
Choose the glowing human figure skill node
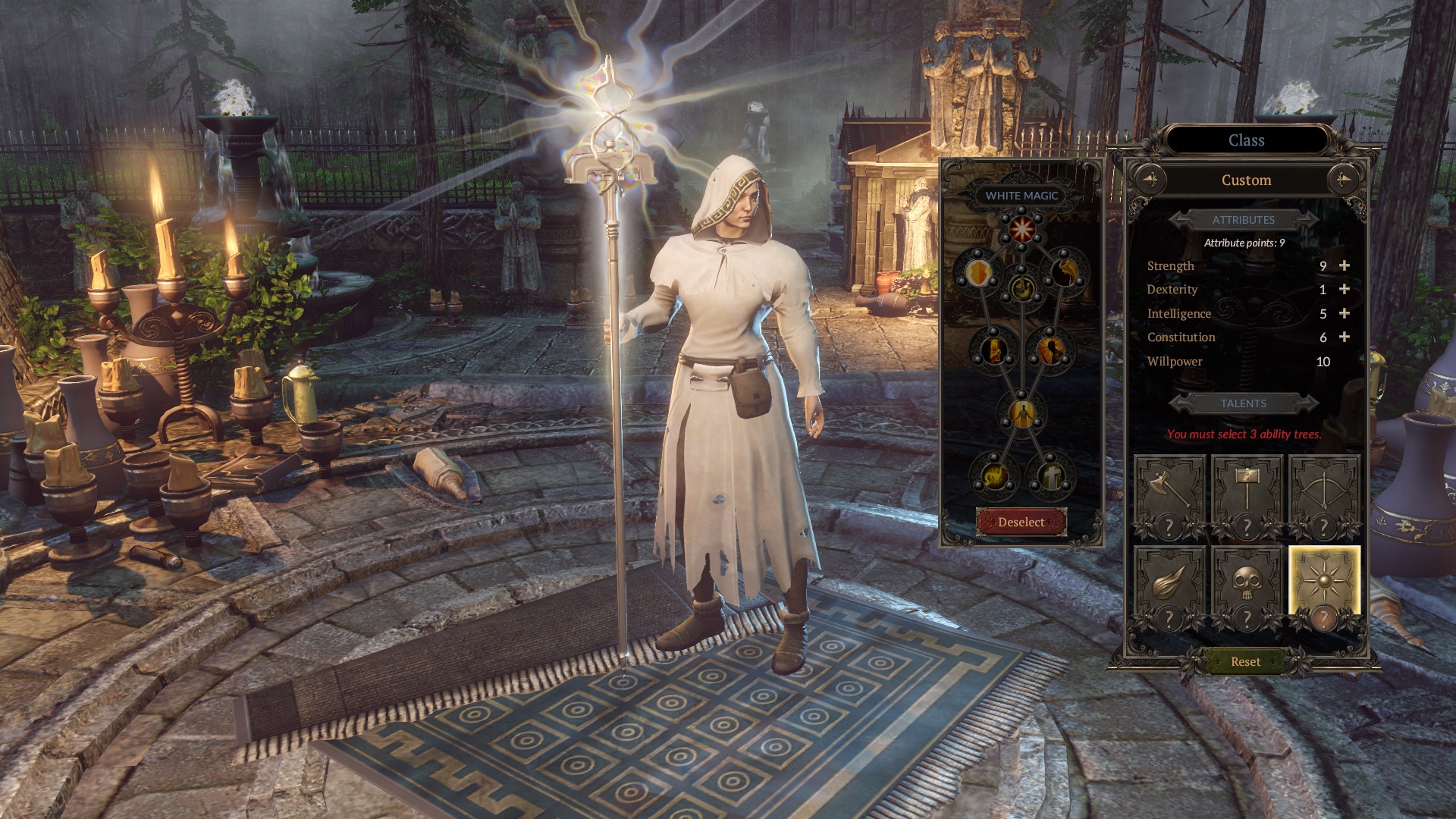pyautogui.click(x=1021, y=413)
